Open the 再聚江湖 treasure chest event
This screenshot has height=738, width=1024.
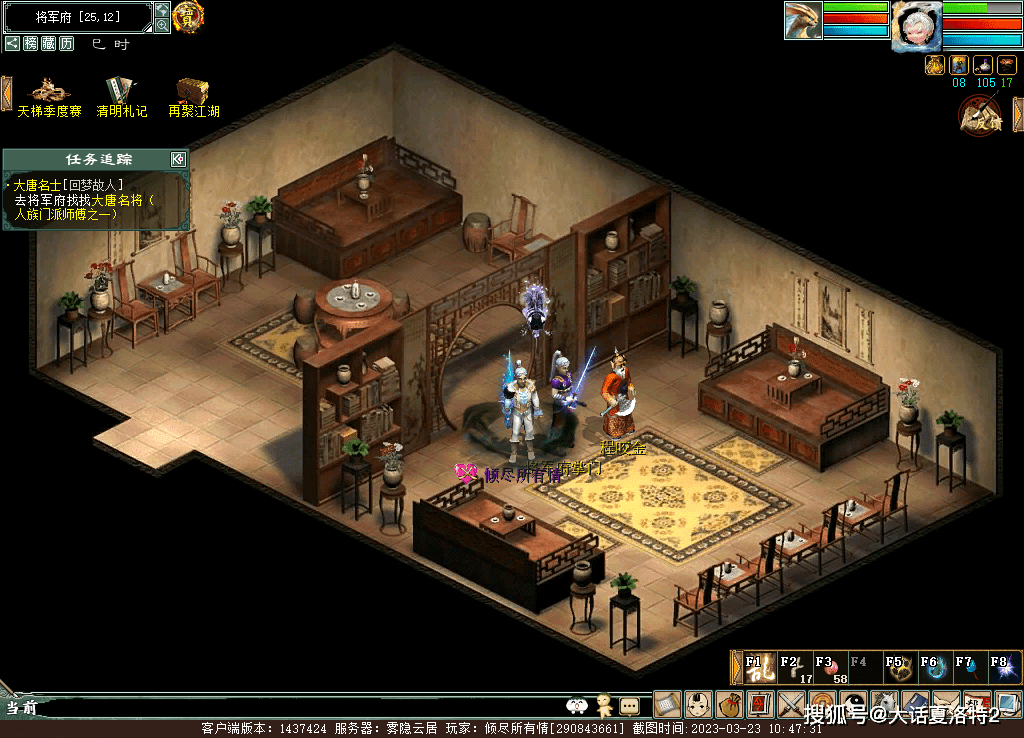[193, 96]
